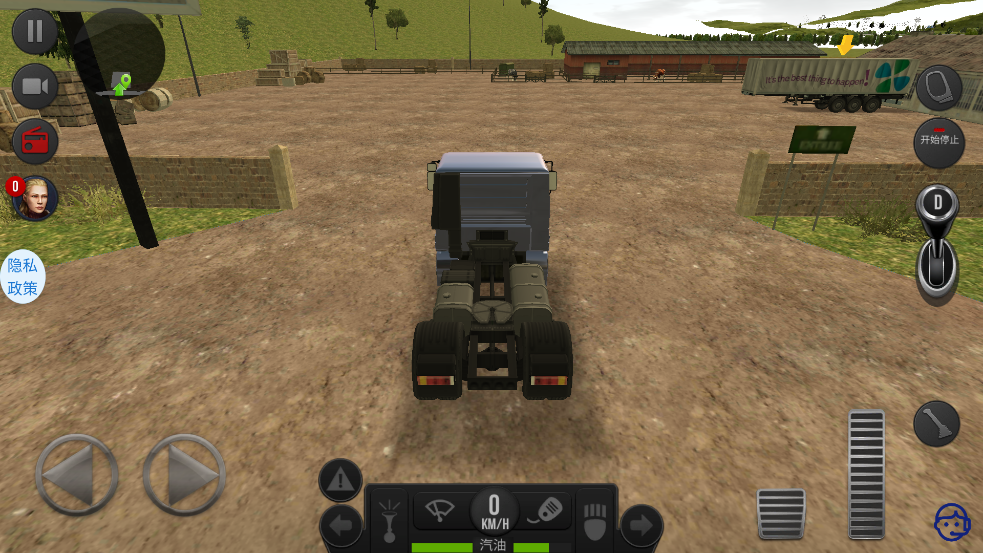Toggle the headlights

(387, 519)
